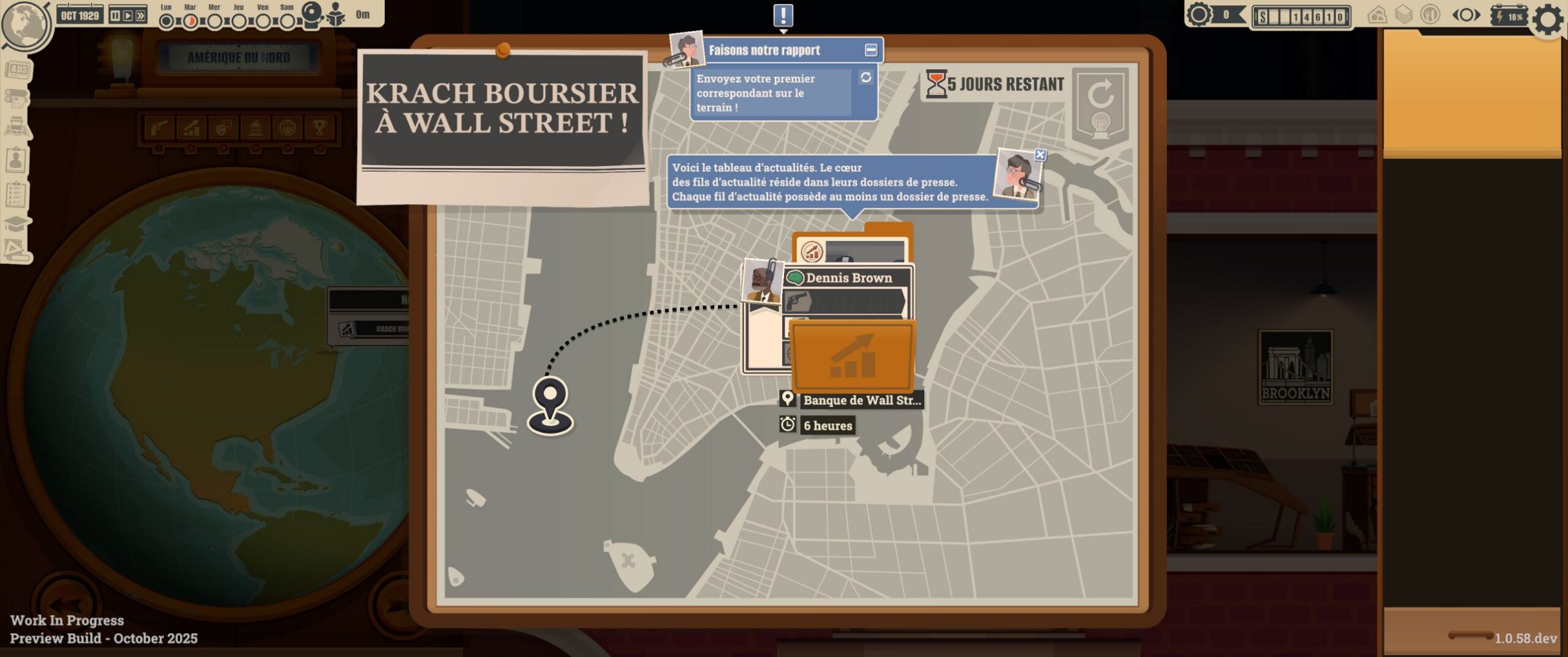Open the graduation cap training menu
Viewport: 1568px width, 657px height.
coord(16,223)
